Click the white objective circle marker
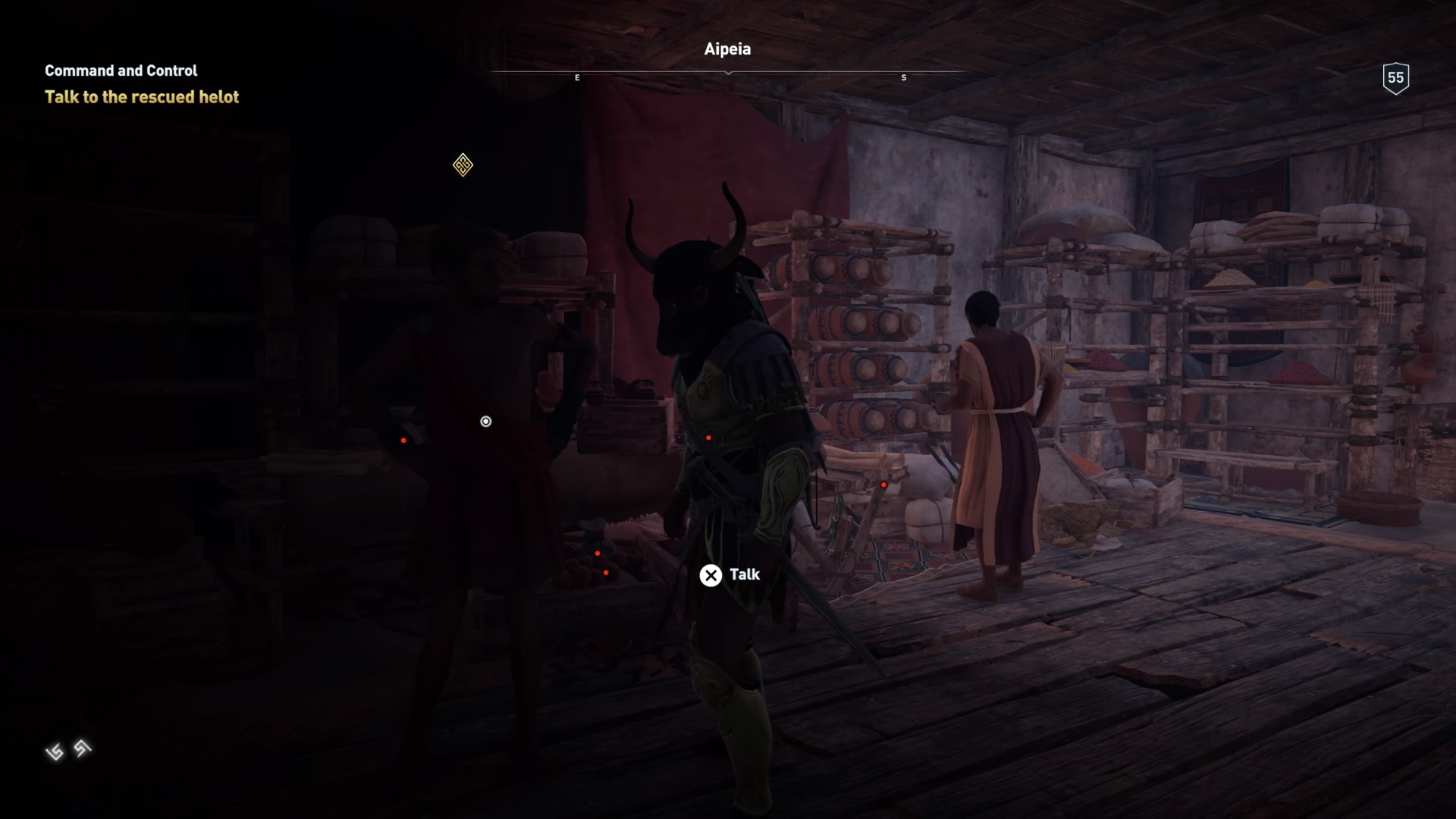 pyautogui.click(x=485, y=421)
